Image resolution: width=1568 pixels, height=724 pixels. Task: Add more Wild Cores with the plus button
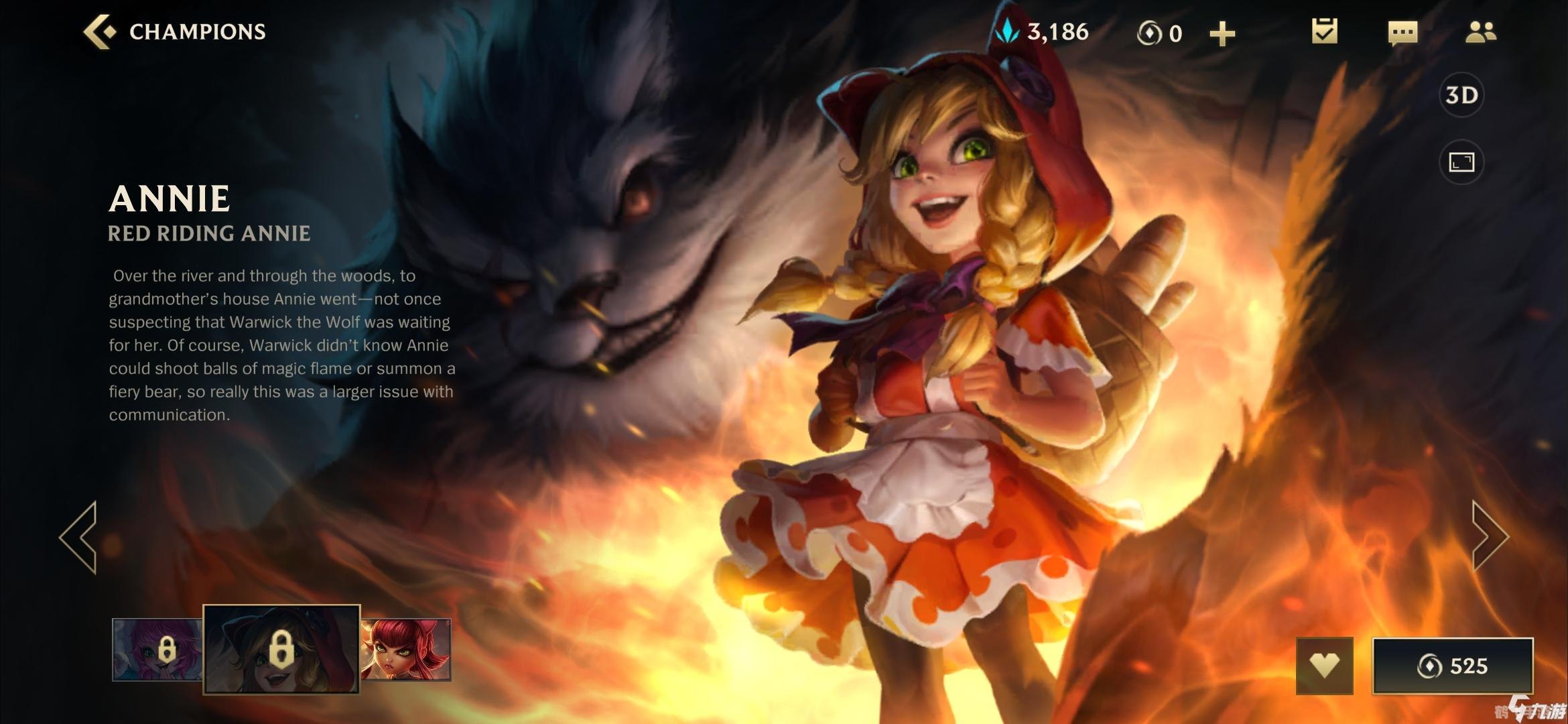click(x=1222, y=34)
